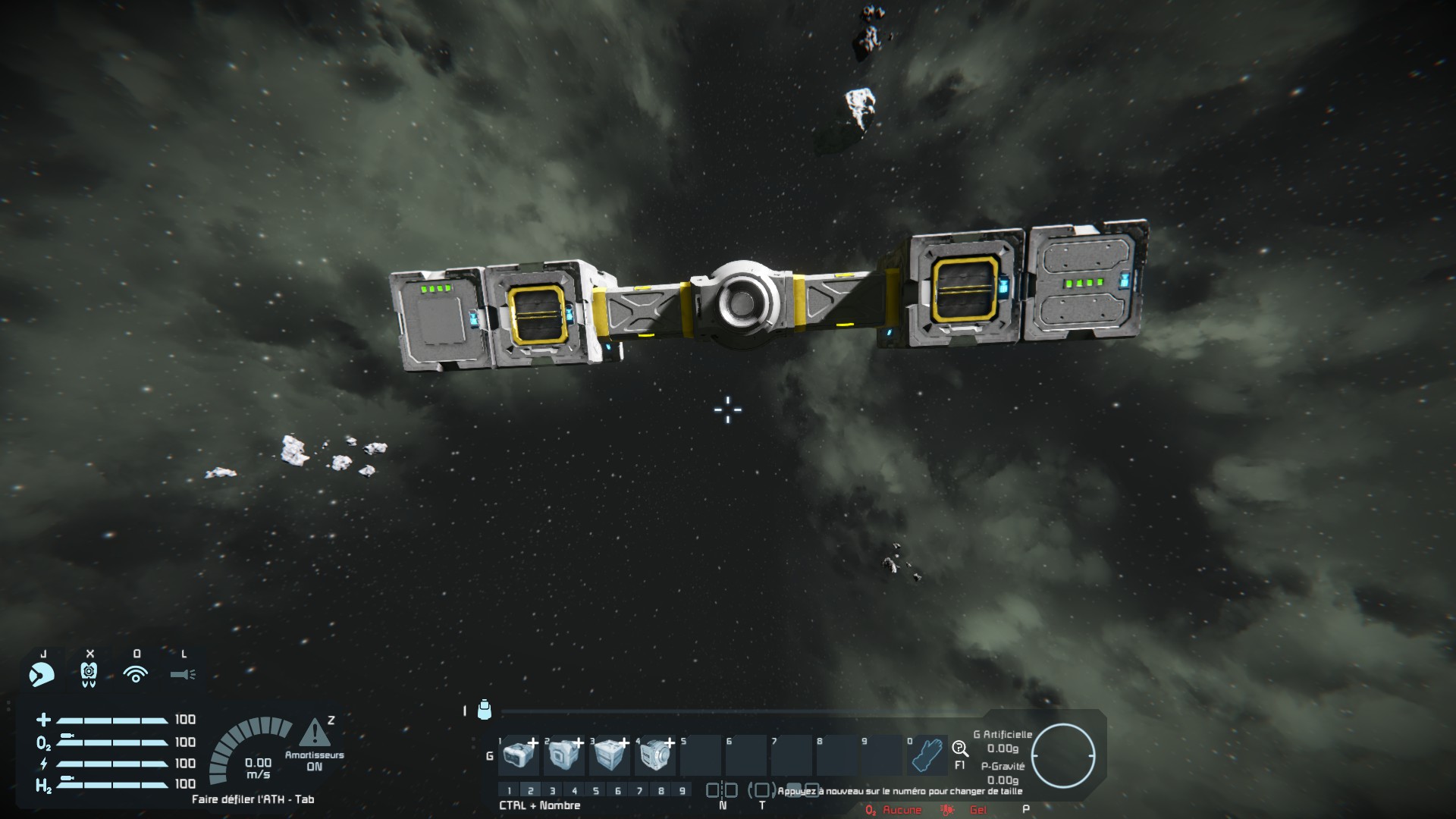Click the bracketed-square icon above T
The height and width of the screenshot is (819, 1456).
761,790
